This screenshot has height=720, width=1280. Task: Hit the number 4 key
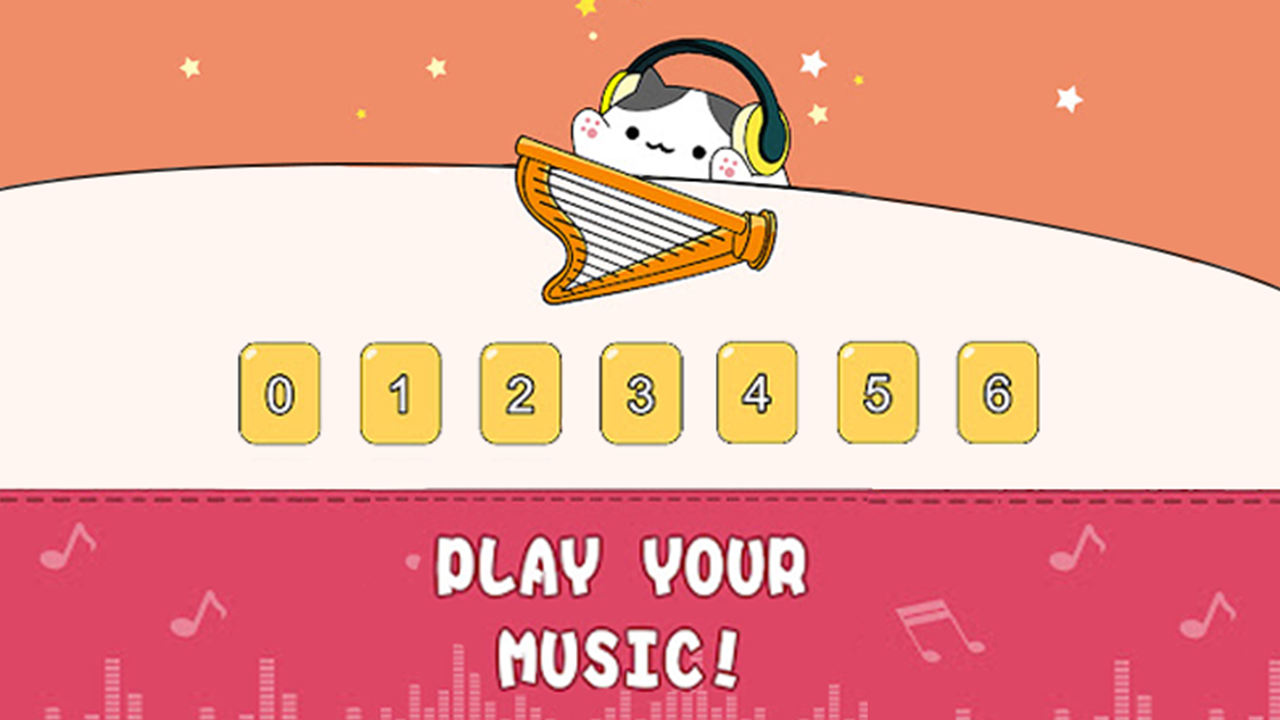click(x=760, y=393)
